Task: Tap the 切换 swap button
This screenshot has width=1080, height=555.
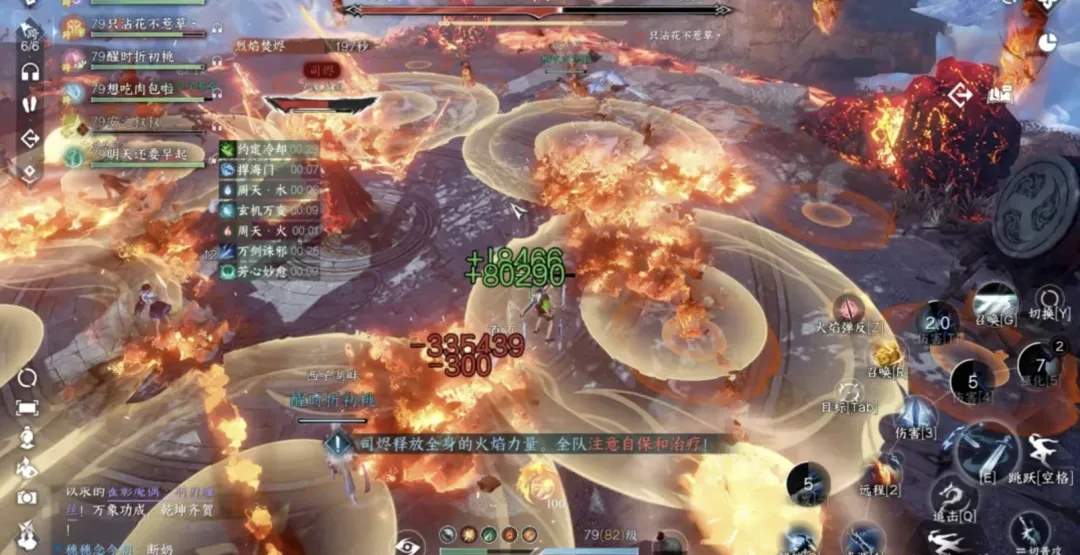Action: point(1049,298)
